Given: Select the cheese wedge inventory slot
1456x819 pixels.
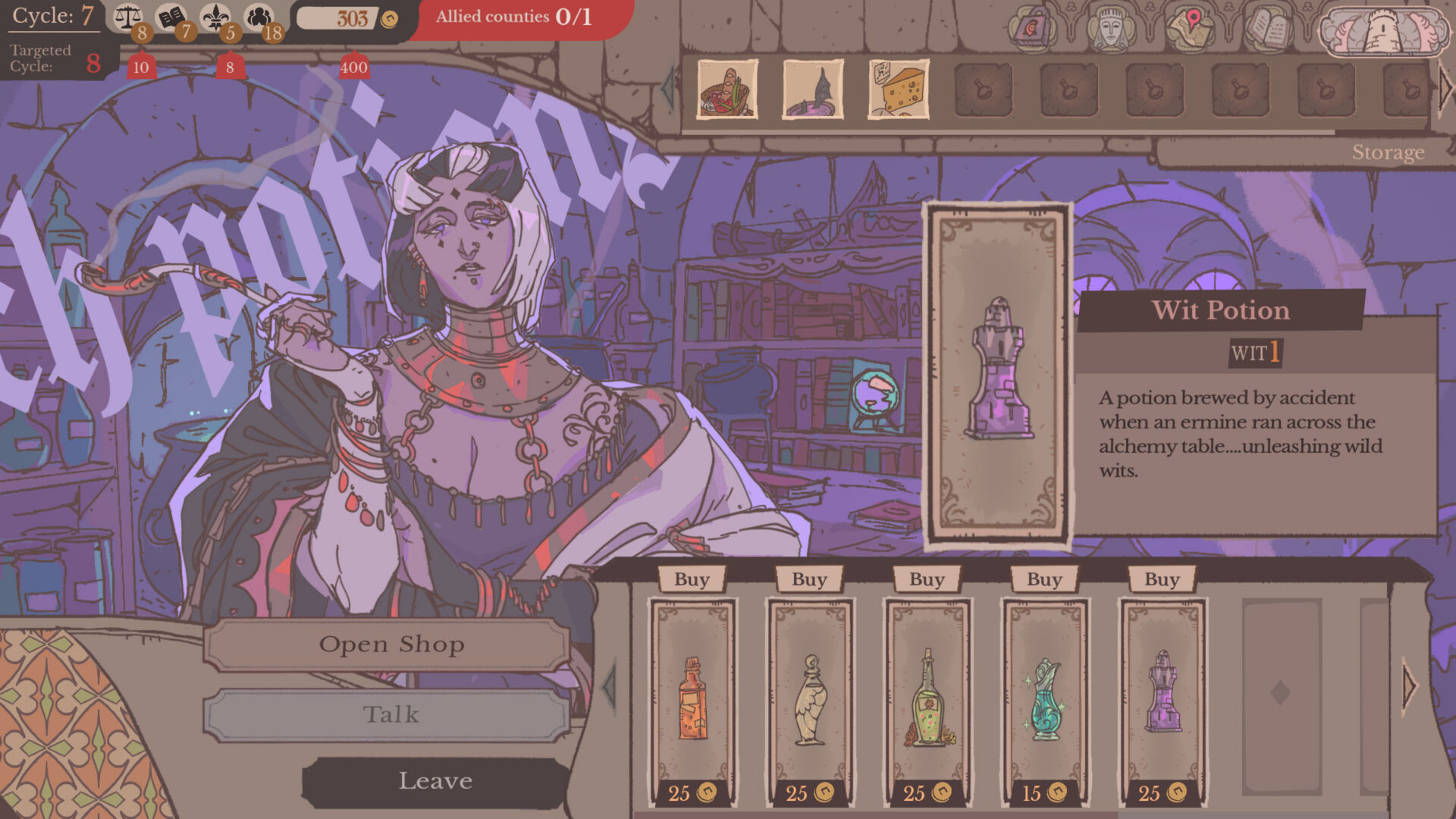Looking at the screenshot, I should [899, 90].
